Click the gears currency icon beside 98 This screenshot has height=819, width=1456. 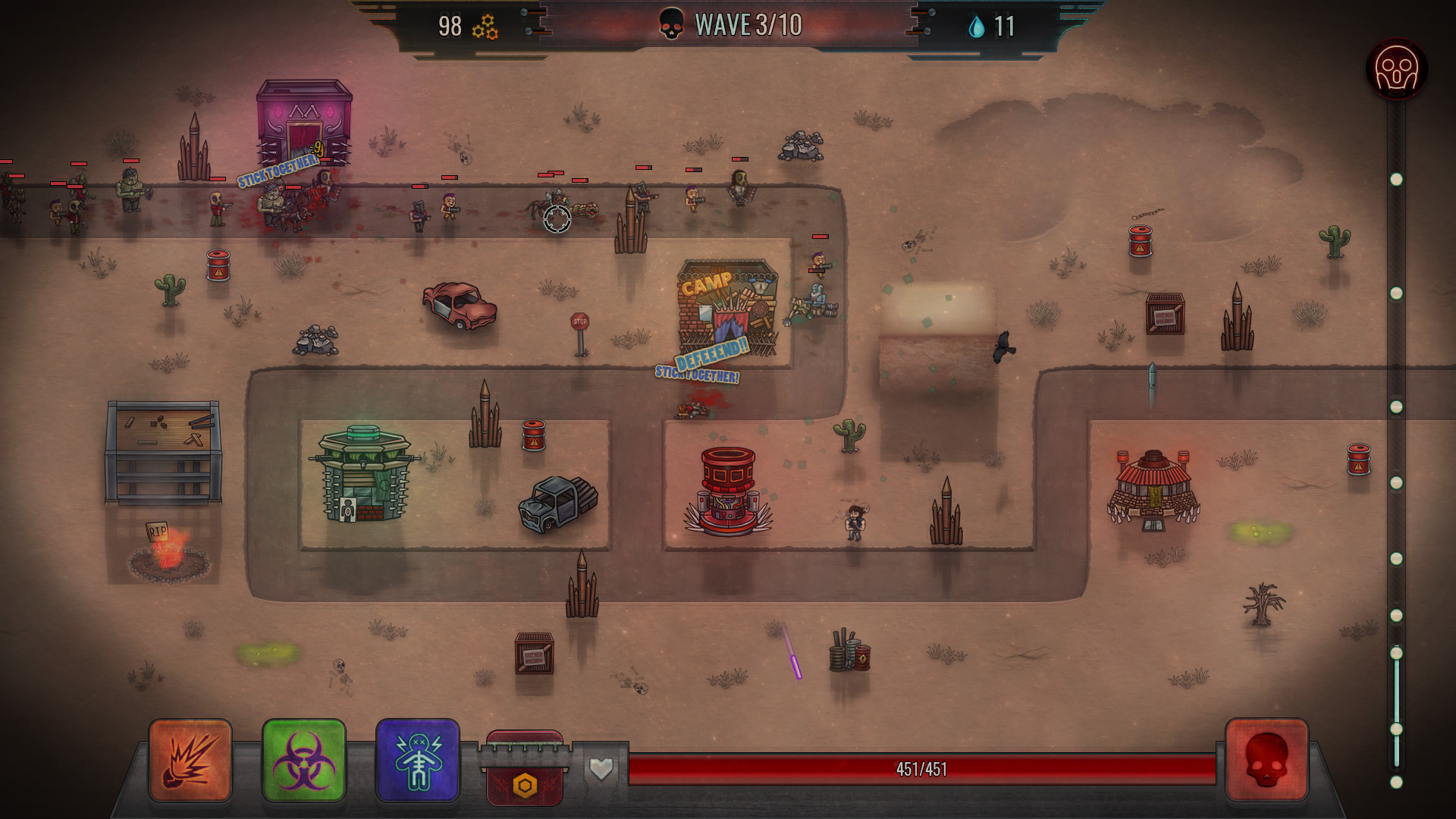click(x=485, y=26)
